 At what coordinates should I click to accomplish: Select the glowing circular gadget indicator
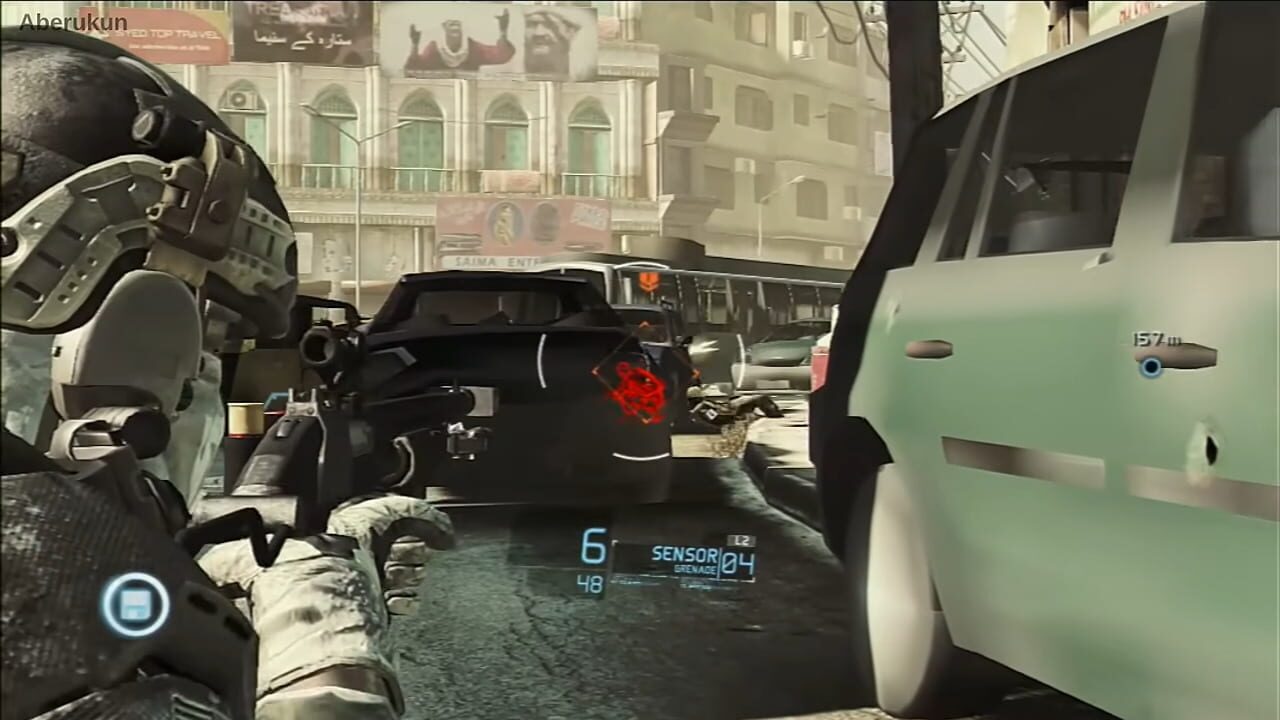click(x=136, y=604)
